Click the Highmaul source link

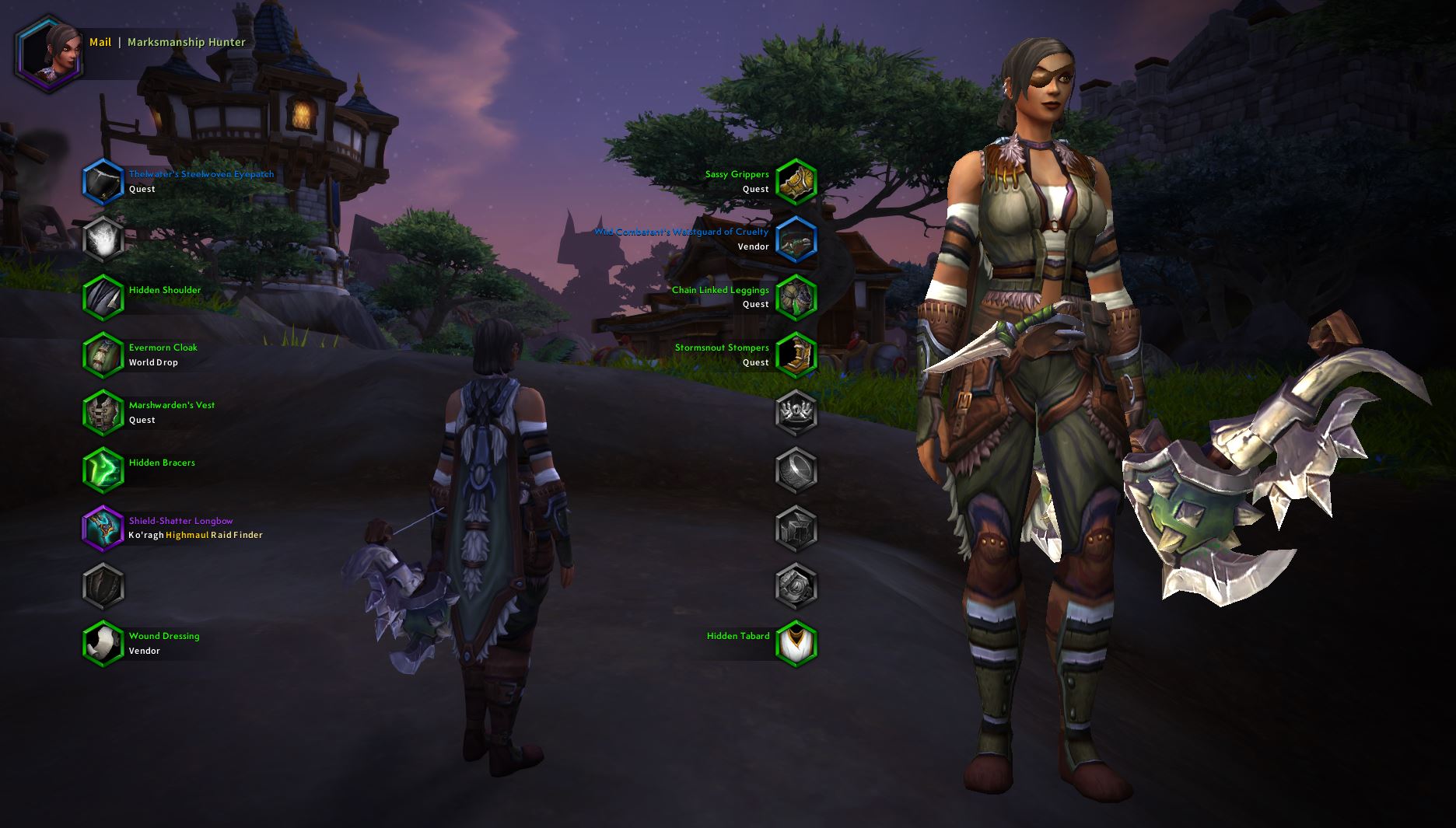pyautogui.click(x=187, y=535)
